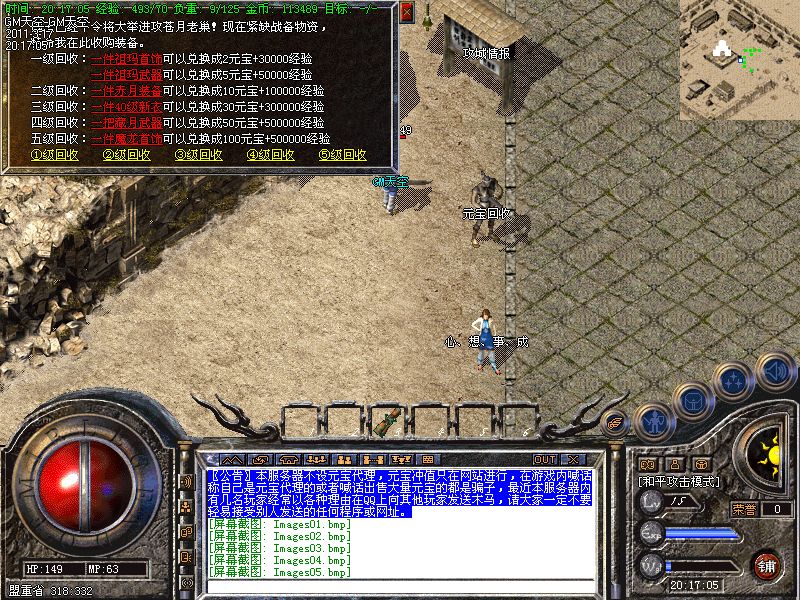
Task: Open the character status round button
Action: click(x=653, y=421)
